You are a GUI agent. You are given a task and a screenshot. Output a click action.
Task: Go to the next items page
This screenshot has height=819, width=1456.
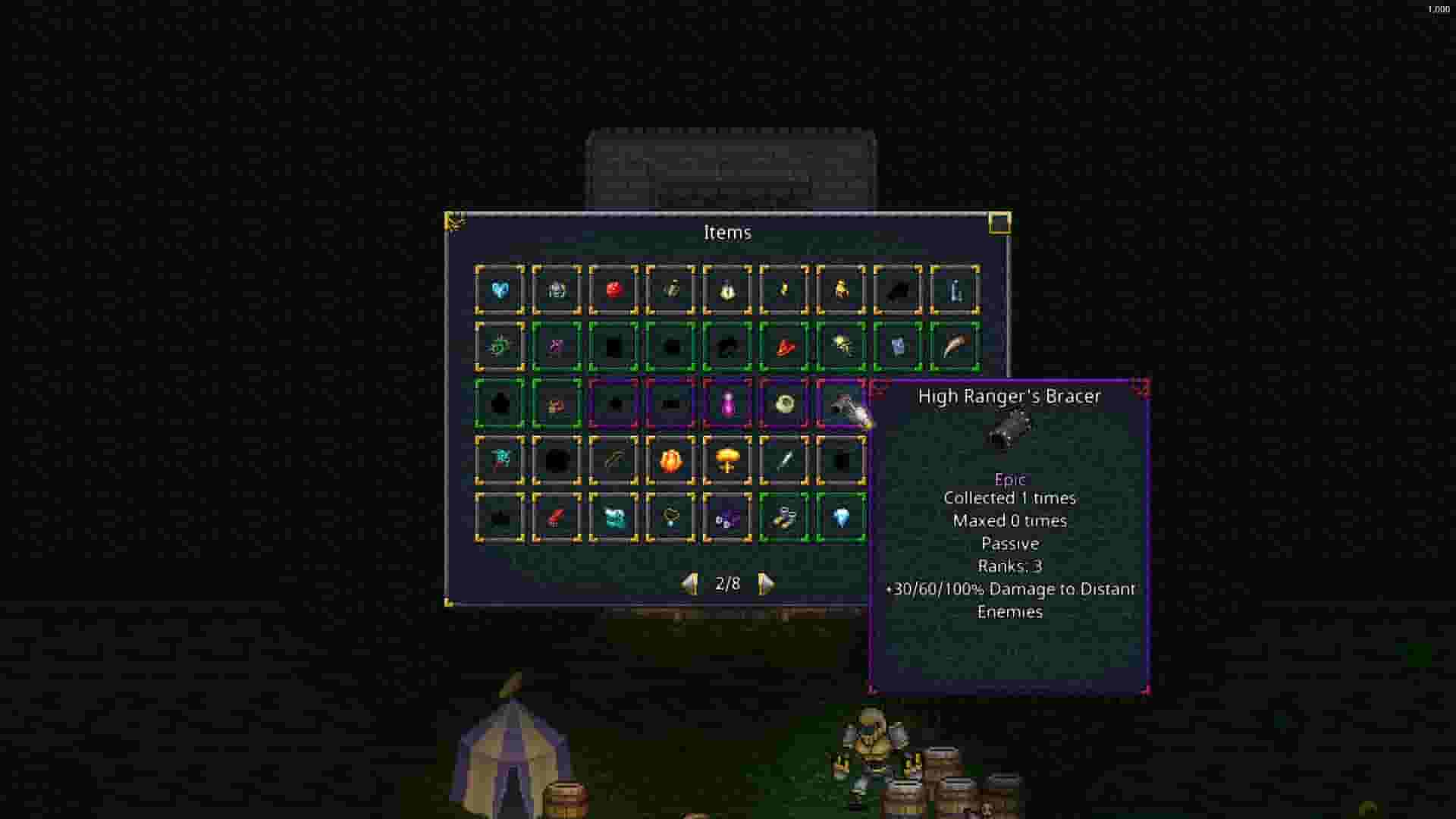766,584
